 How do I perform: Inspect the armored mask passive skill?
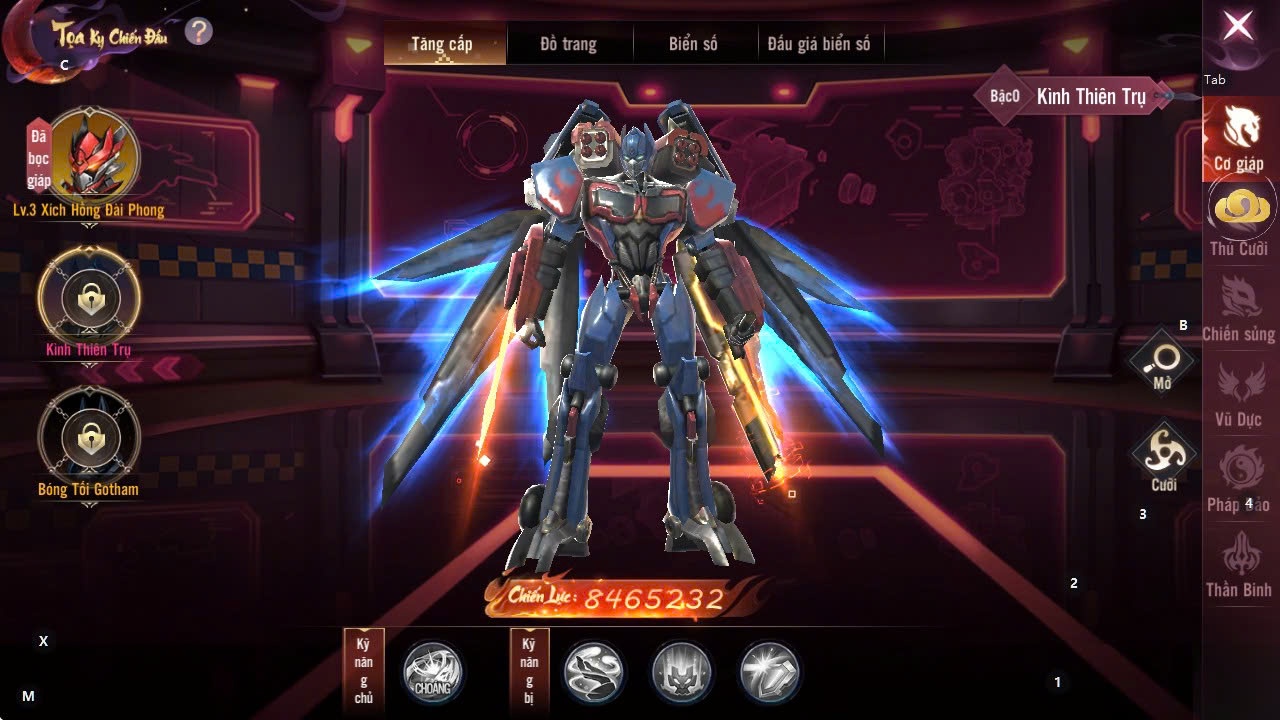(x=682, y=672)
